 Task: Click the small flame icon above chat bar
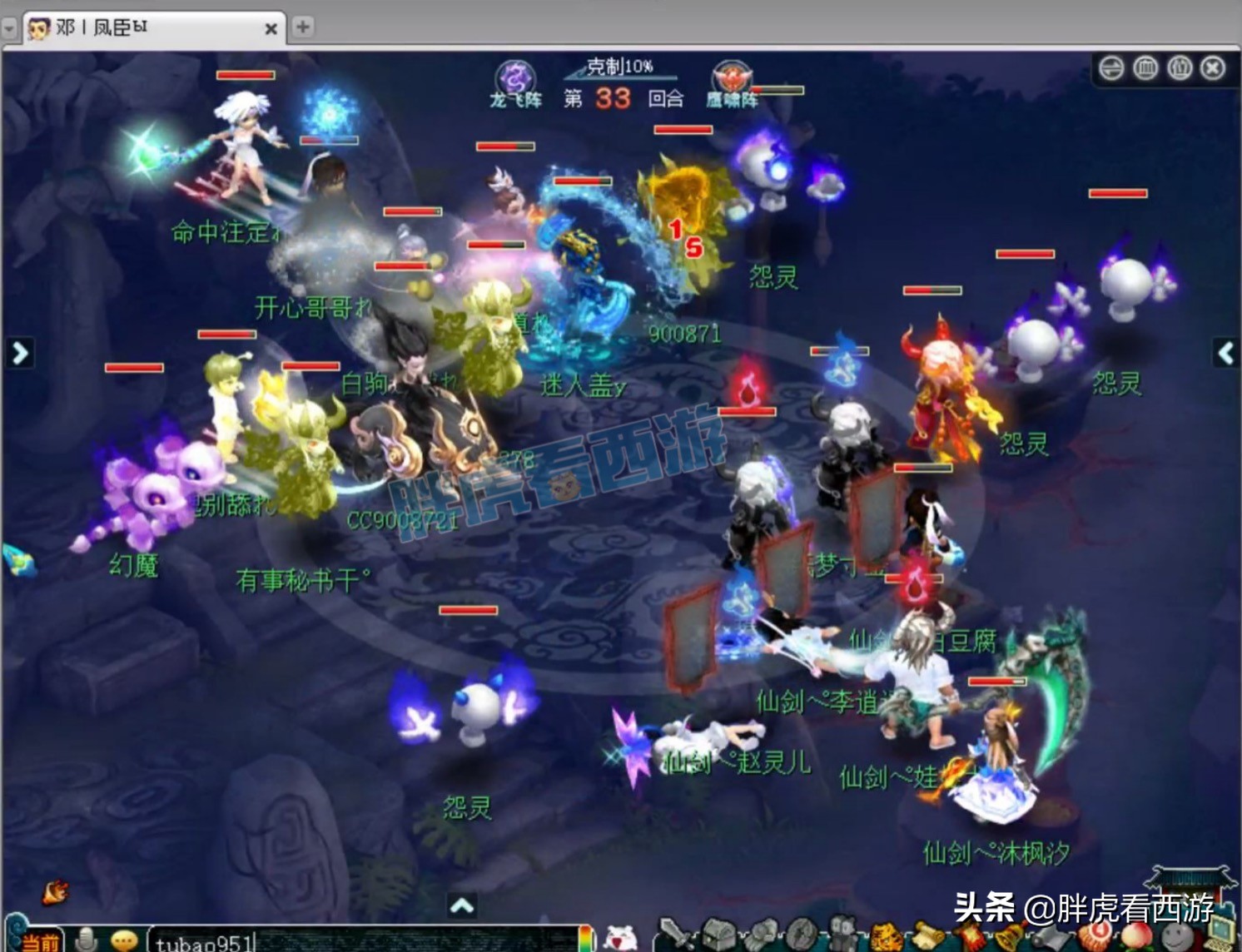(55, 893)
